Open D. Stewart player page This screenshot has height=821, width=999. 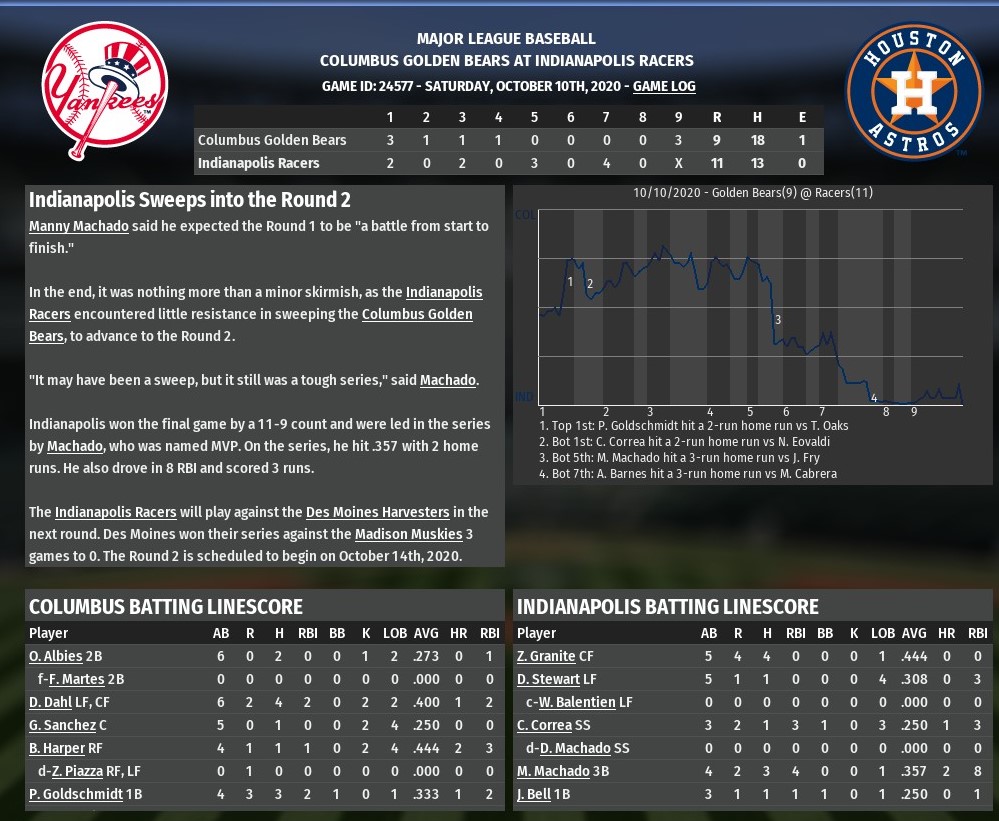tap(547, 679)
